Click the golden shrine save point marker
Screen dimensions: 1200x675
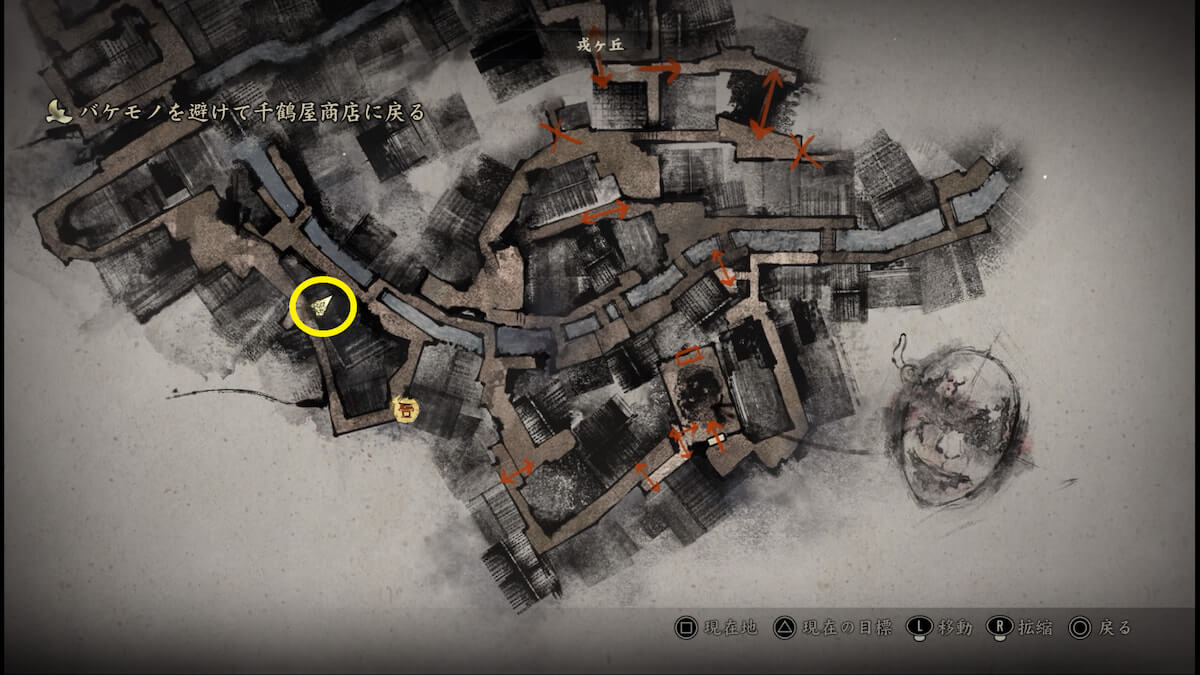click(405, 408)
